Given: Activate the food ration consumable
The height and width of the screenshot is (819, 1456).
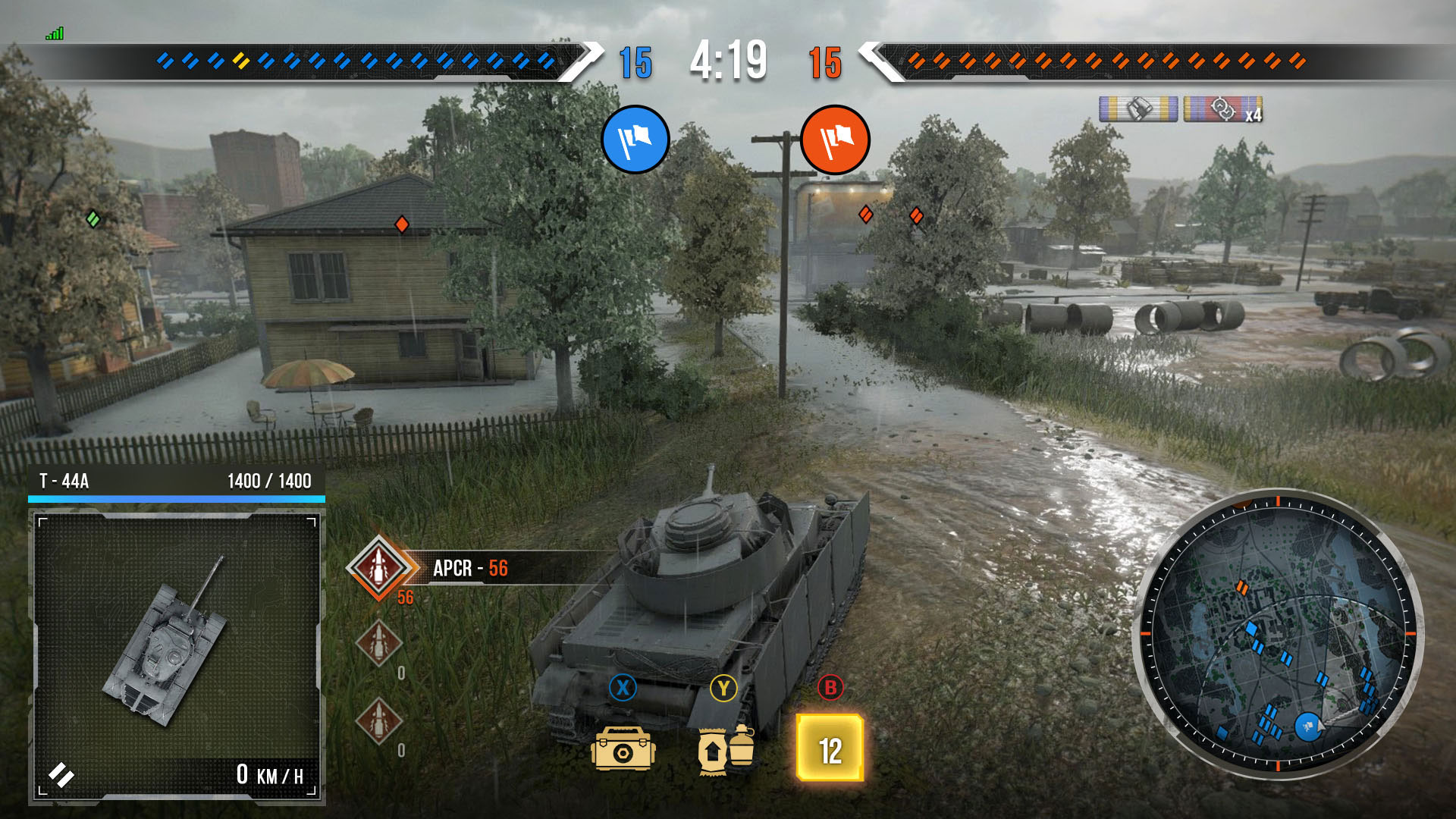Looking at the screenshot, I should click(725, 748).
